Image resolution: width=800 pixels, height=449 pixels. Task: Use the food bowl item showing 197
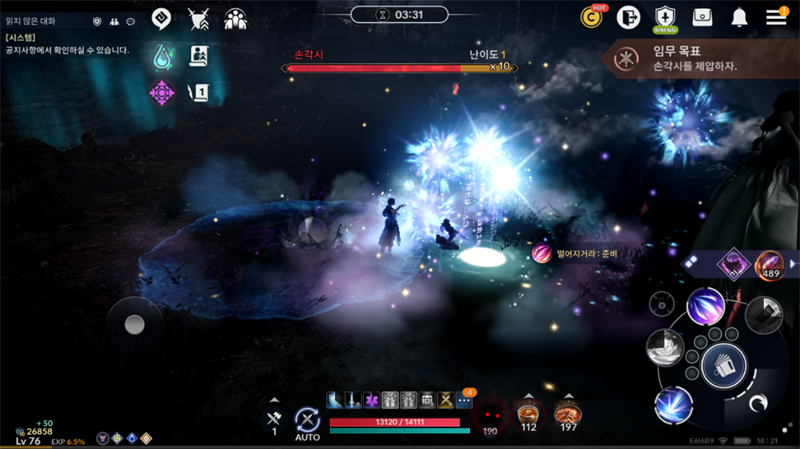point(568,413)
